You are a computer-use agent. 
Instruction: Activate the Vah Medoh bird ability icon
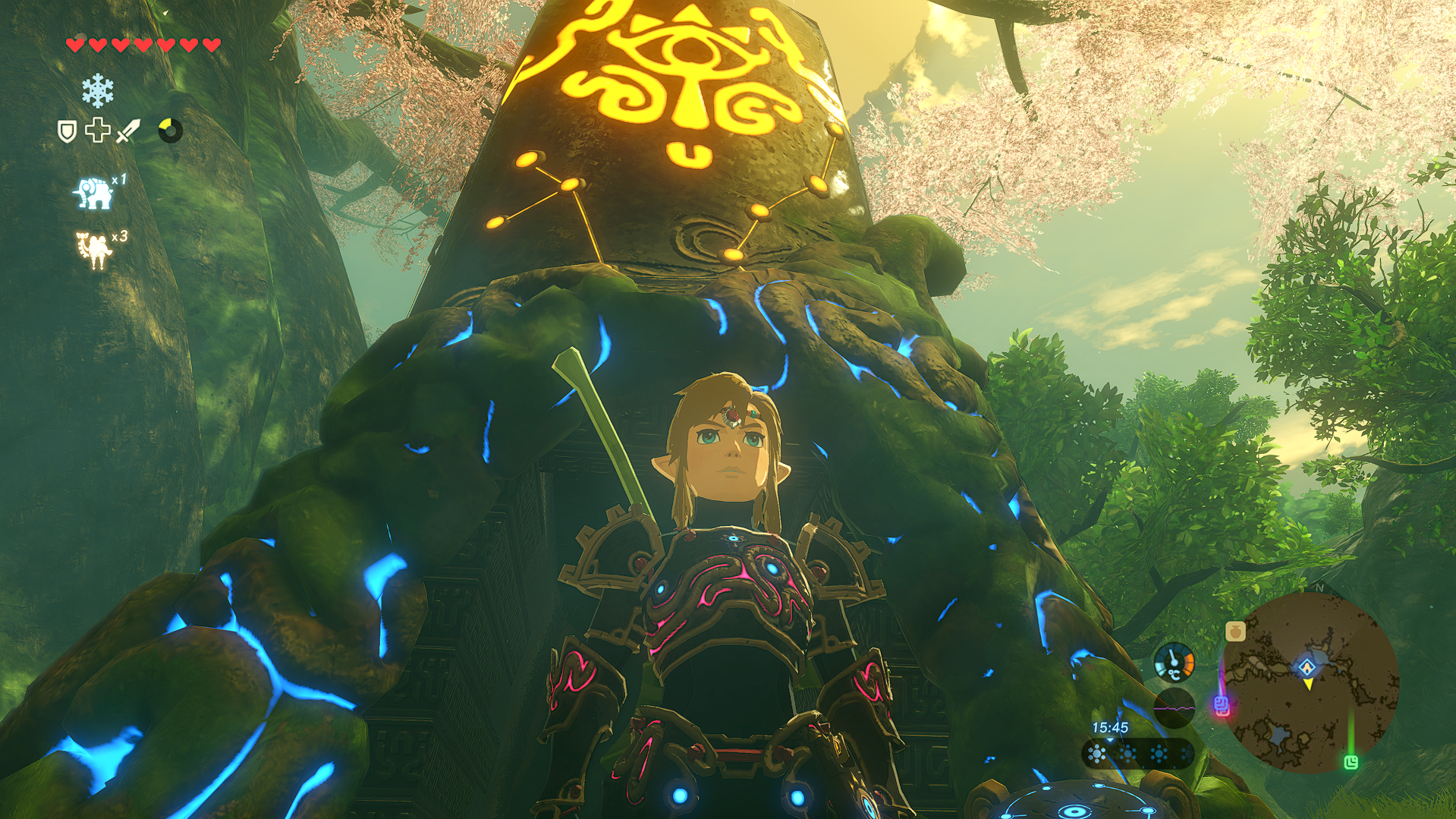tap(96, 250)
